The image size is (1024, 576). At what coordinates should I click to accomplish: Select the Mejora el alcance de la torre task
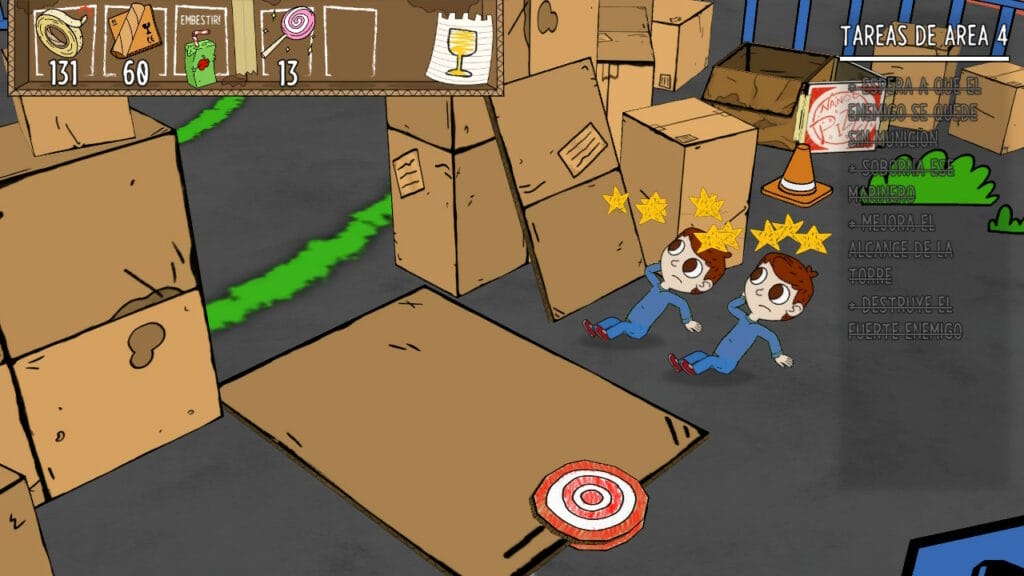click(902, 248)
